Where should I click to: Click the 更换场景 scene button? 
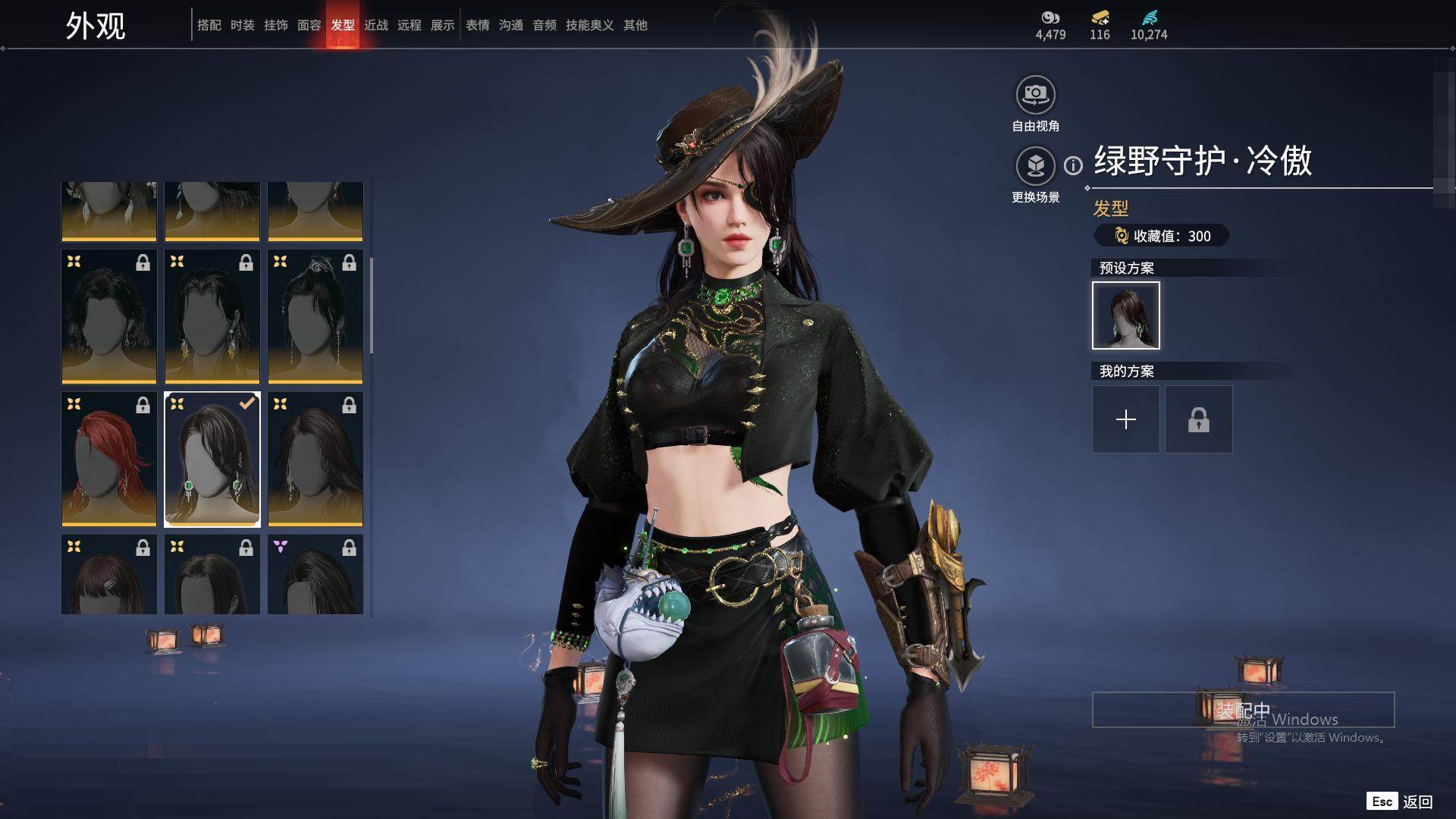tap(1035, 166)
